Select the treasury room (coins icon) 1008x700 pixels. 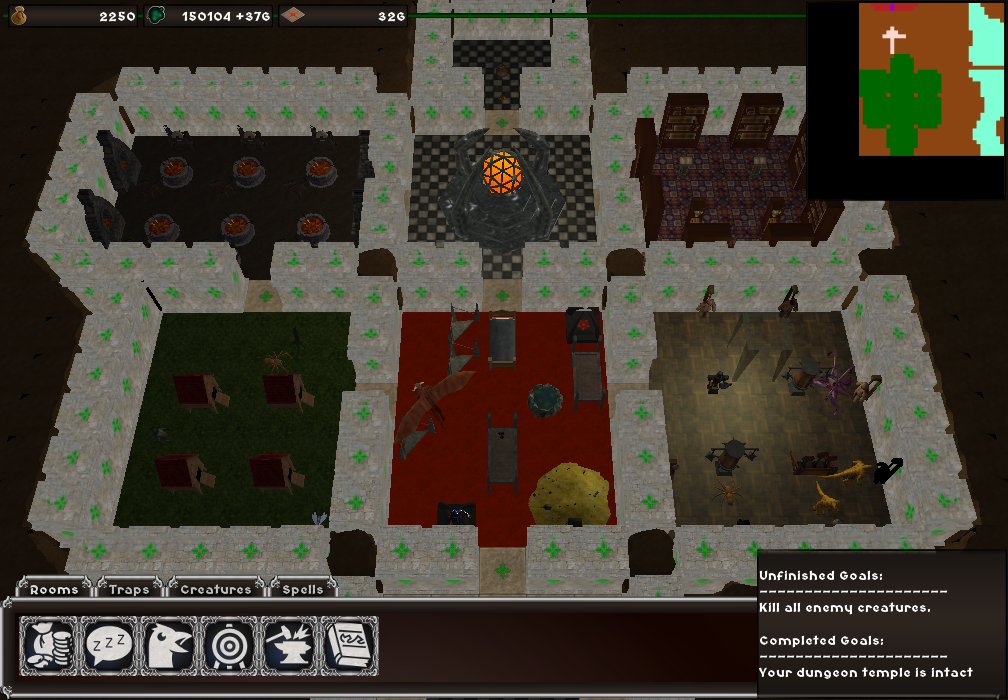tap(49, 646)
